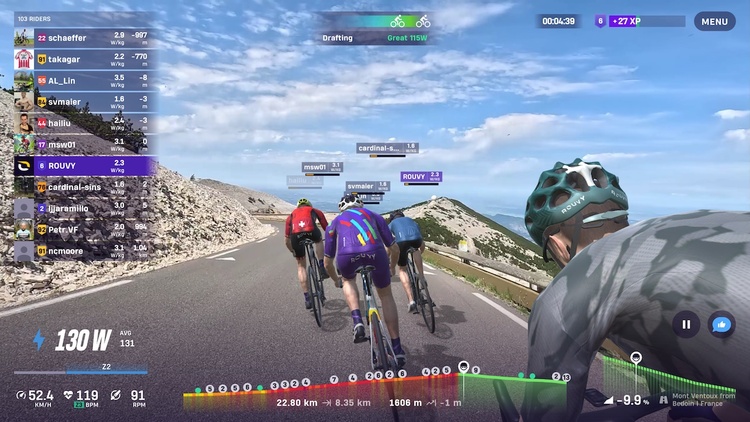Image resolution: width=750 pixels, height=422 pixels.
Task: Open the MENU button
Action: coord(714,21)
